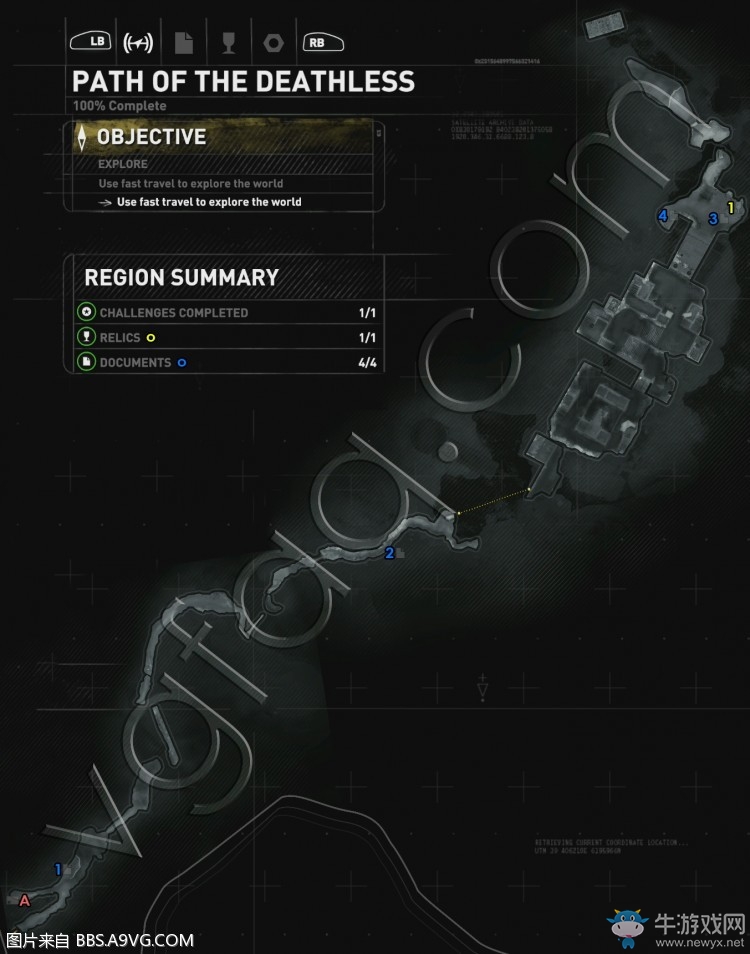
Task: Select blue document marker 4 on map
Action: (662, 216)
